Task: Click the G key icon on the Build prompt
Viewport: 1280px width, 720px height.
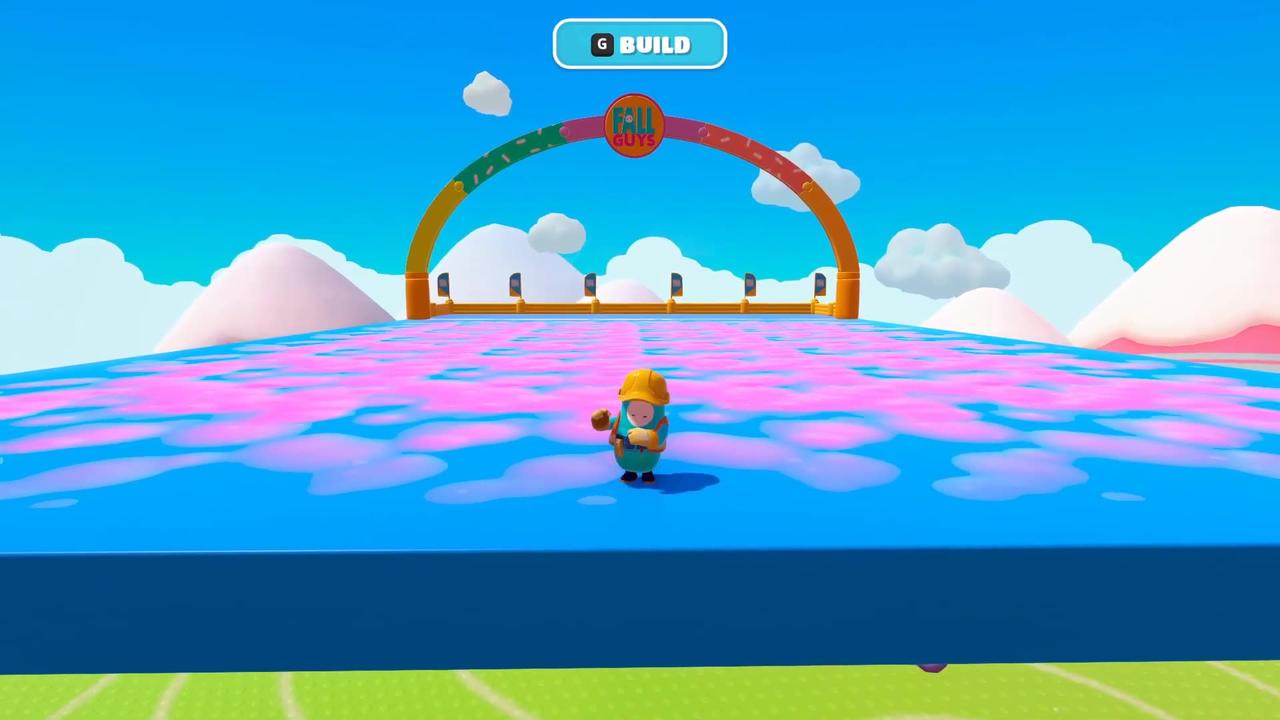Action: (601, 44)
